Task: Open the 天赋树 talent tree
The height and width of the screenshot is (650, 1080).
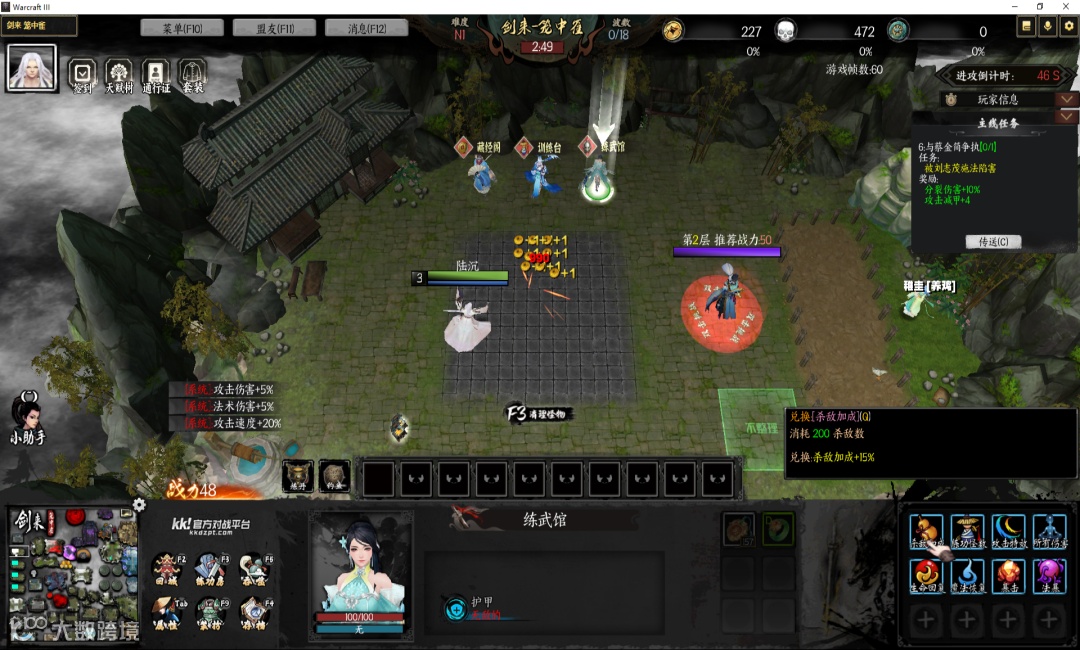Action: tap(119, 73)
